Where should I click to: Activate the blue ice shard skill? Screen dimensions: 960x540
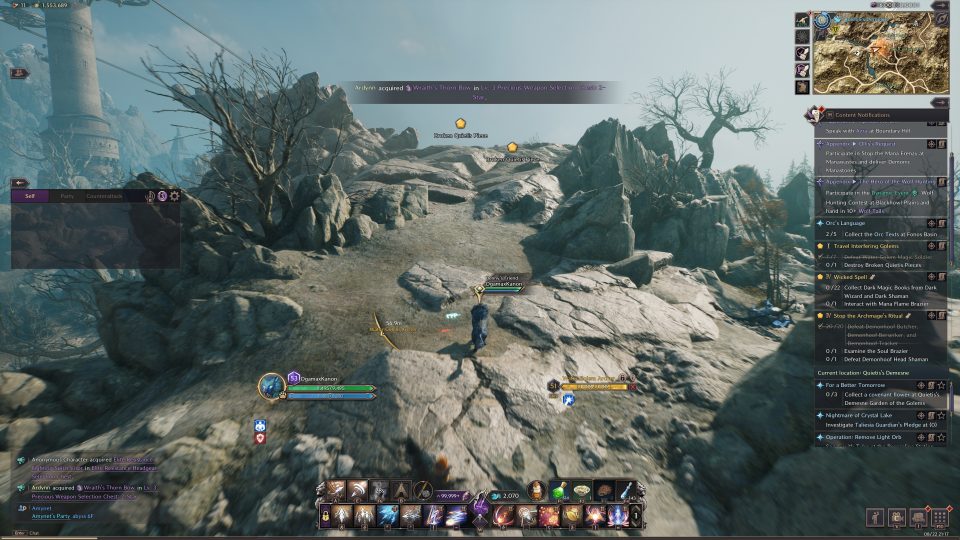(x=387, y=515)
